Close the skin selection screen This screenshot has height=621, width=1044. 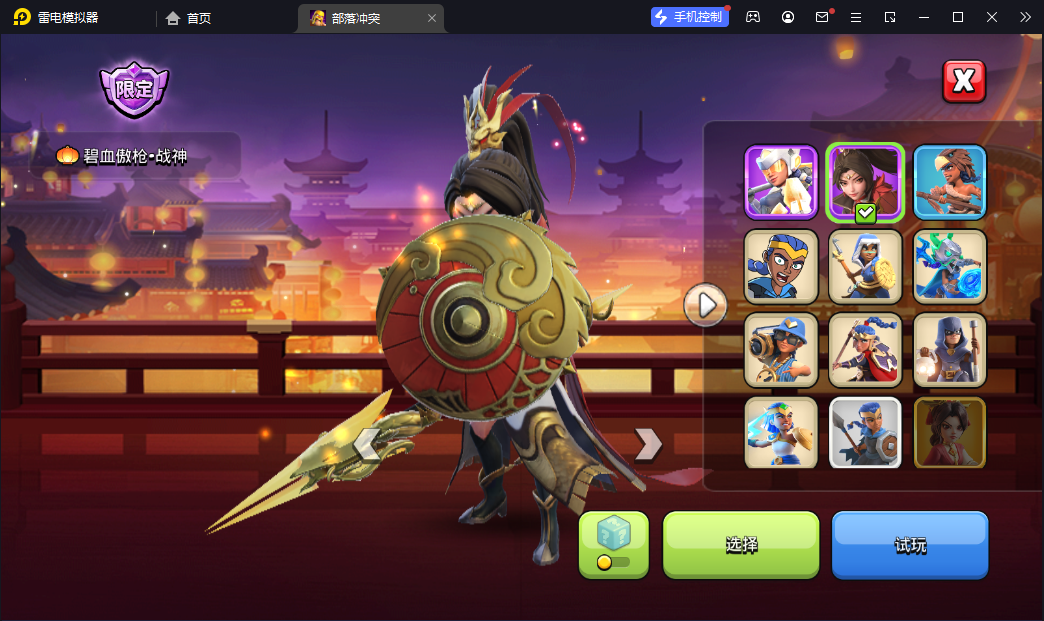(x=964, y=82)
